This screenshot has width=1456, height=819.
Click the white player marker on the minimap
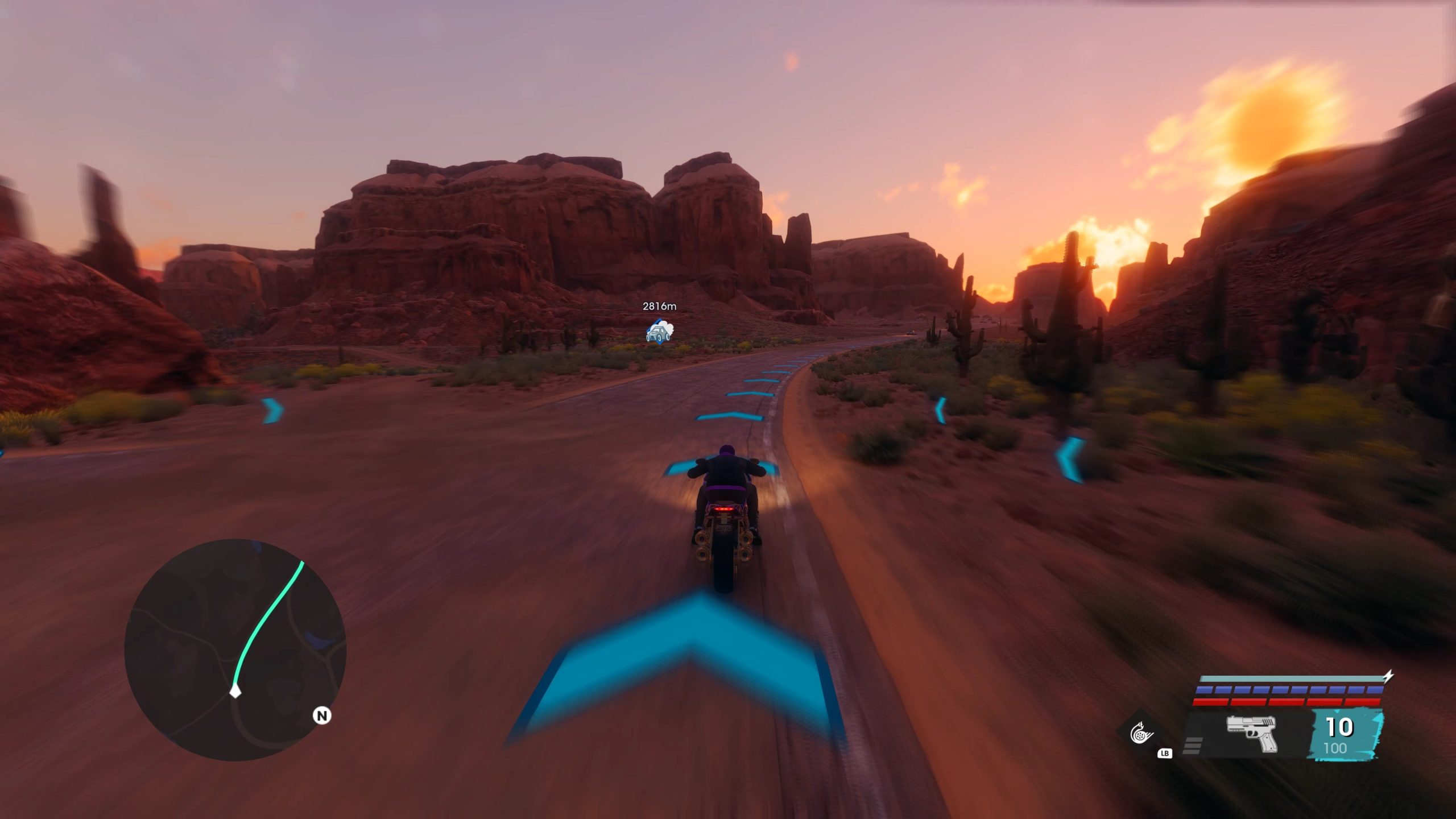[235, 692]
